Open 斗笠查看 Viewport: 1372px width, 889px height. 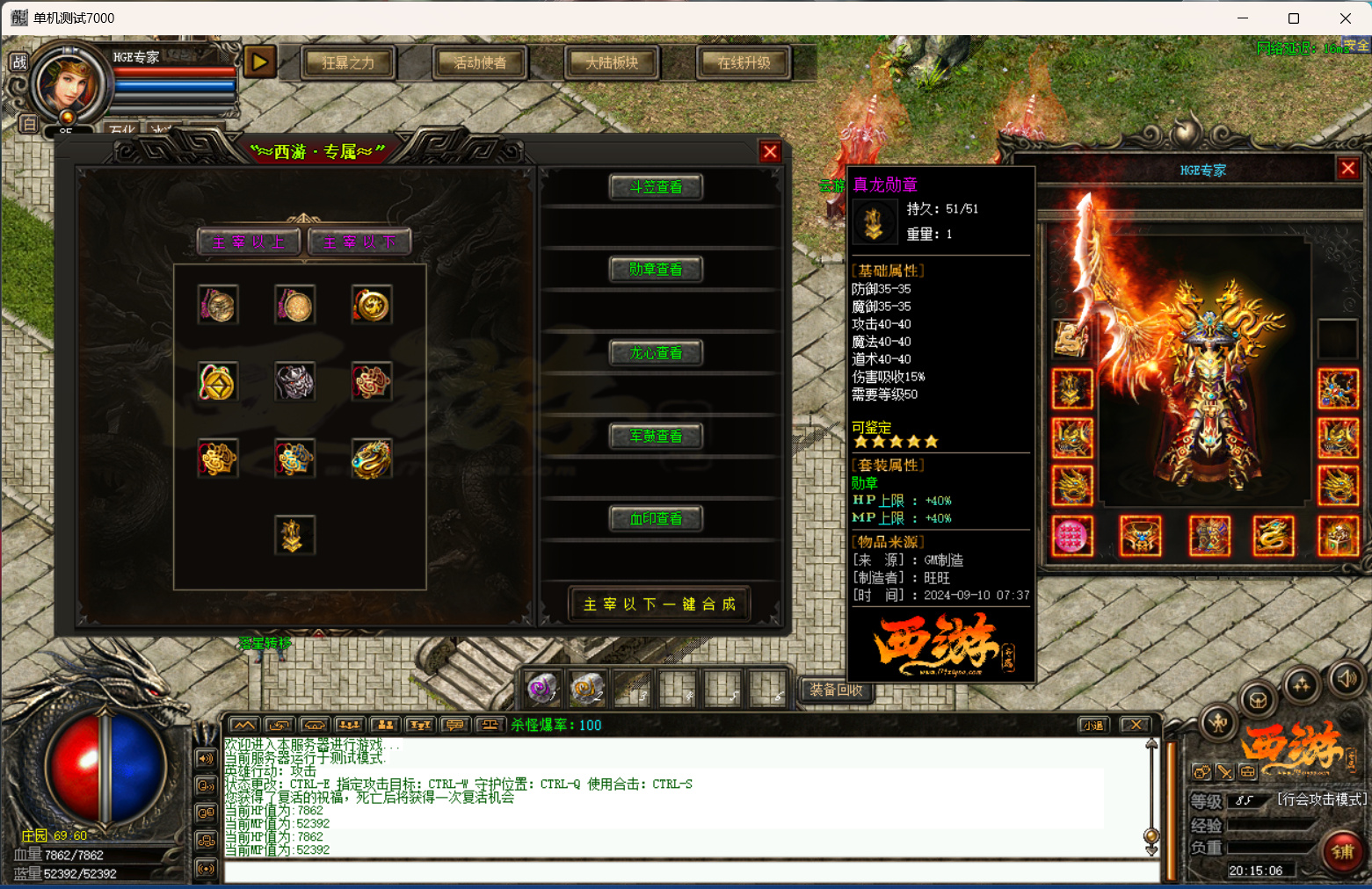click(656, 187)
